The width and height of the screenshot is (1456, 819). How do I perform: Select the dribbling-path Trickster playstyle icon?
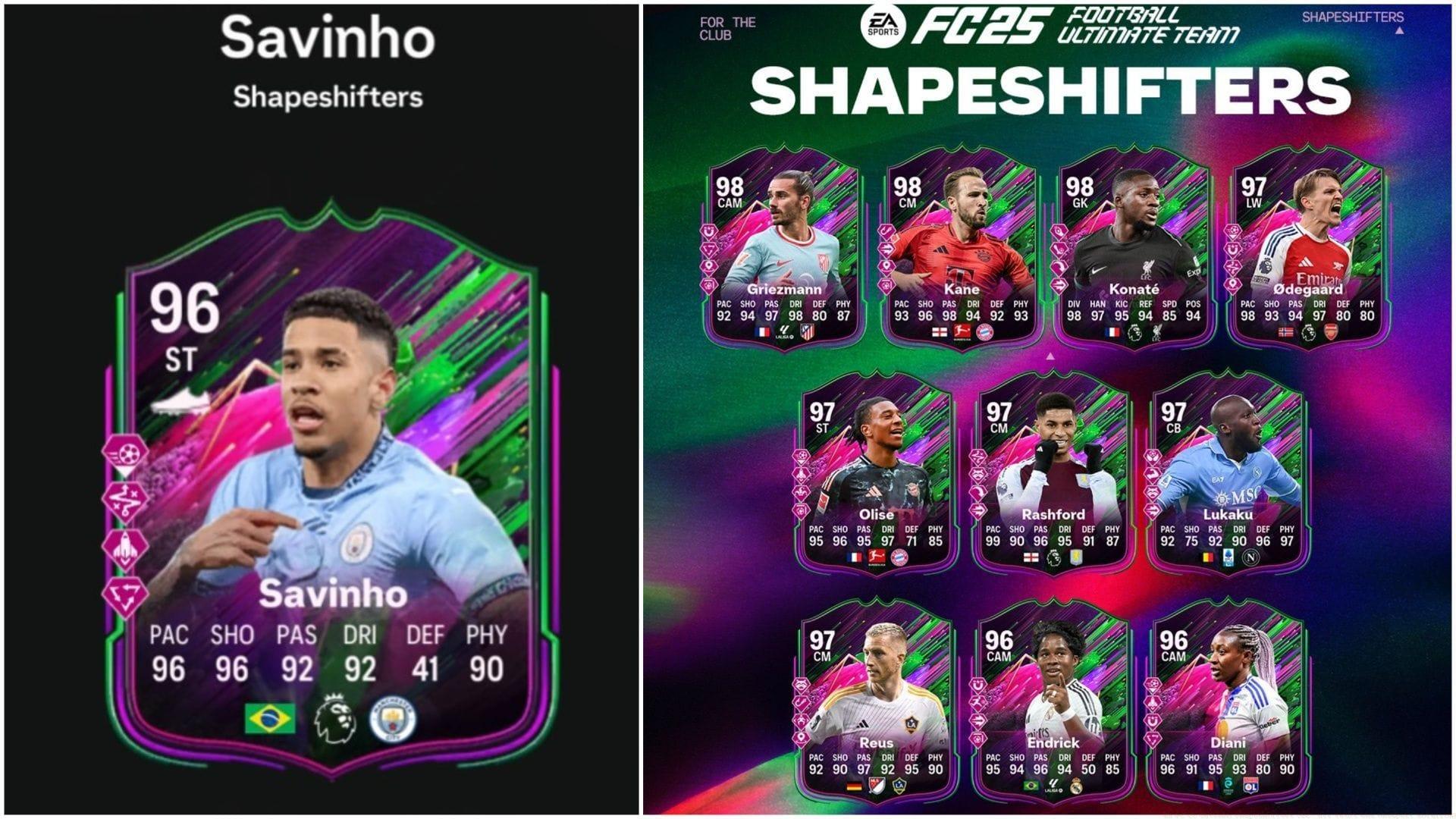129,501
